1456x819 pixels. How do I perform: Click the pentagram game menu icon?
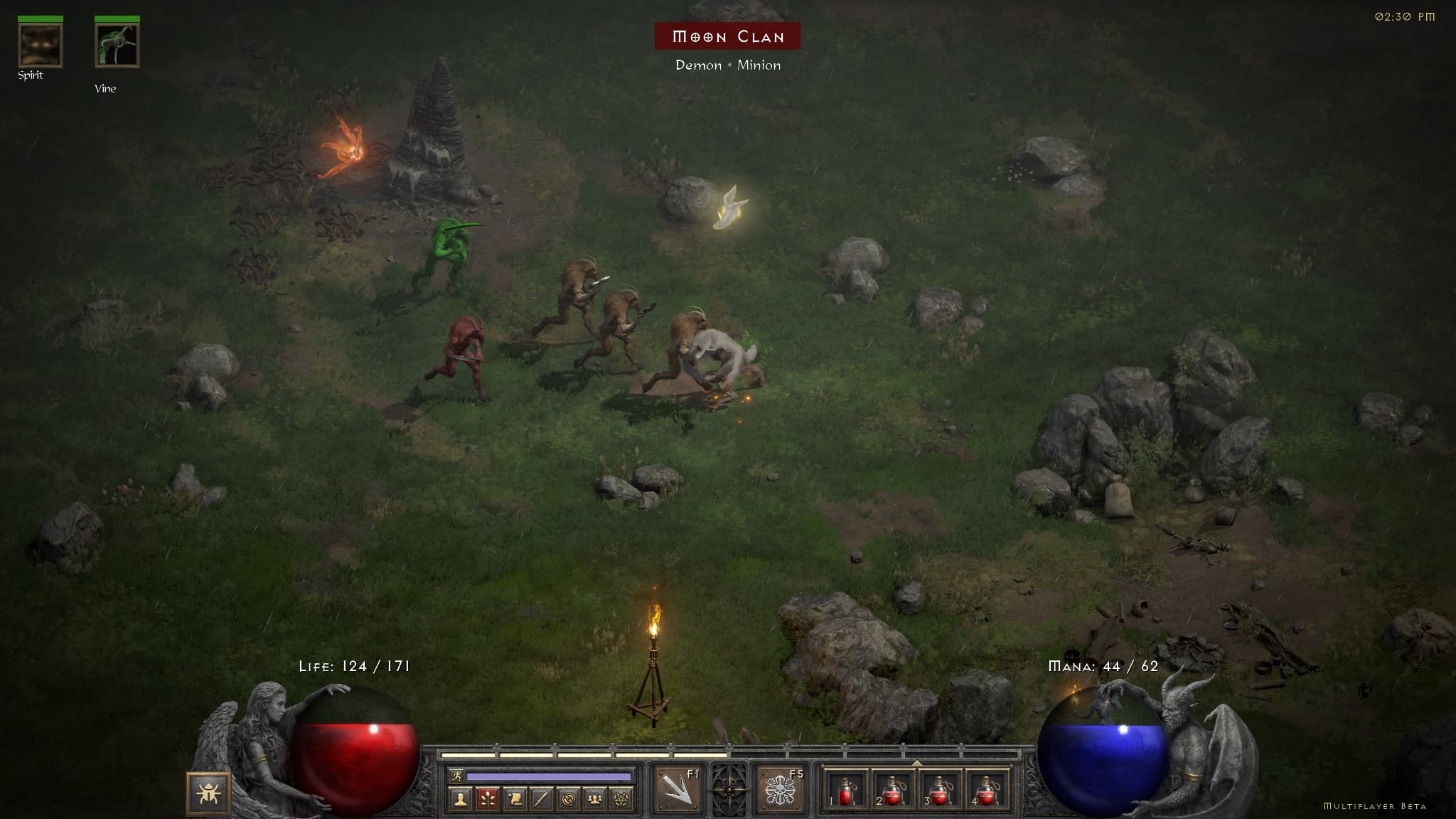(x=621, y=800)
